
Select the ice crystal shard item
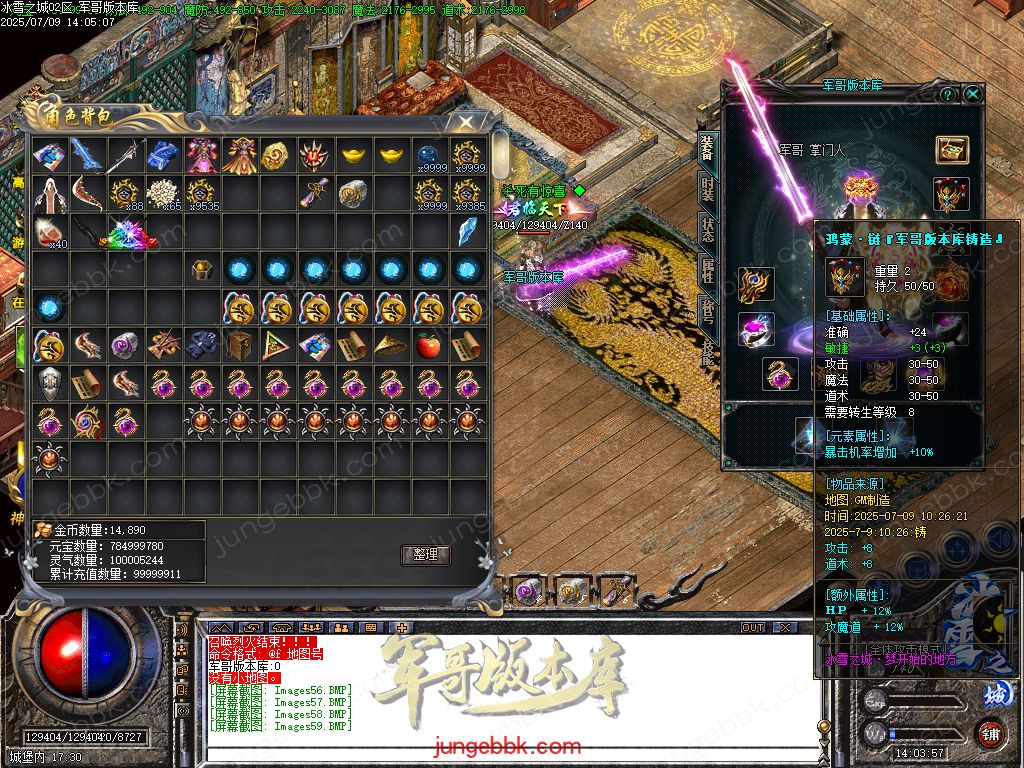467,232
